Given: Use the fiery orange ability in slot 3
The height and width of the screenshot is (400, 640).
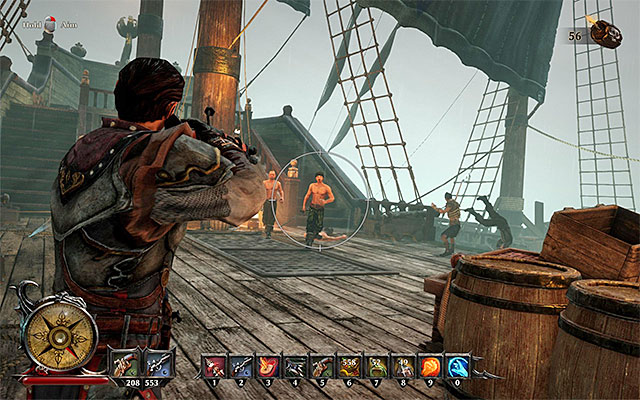Looking at the screenshot, I should tap(268, 367).
